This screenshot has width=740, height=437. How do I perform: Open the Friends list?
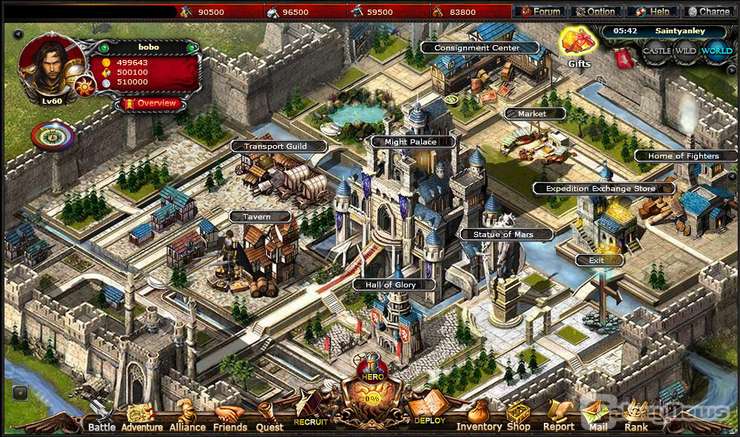228,416
